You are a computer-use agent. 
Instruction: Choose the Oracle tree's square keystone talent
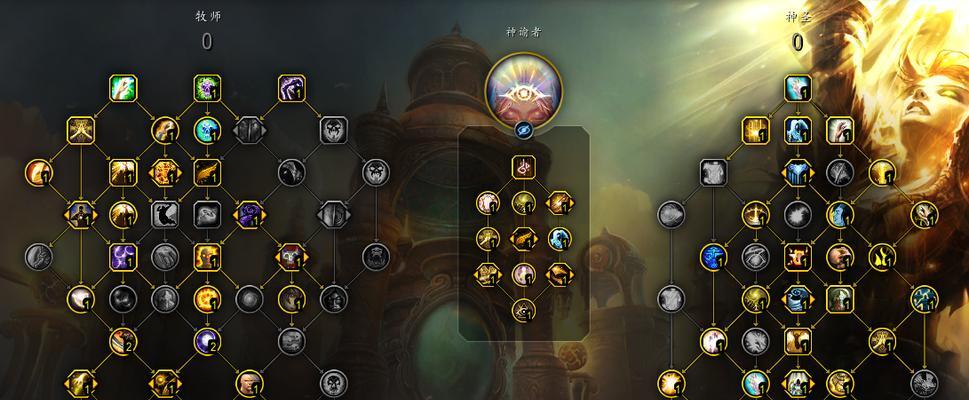coord(523,166)
